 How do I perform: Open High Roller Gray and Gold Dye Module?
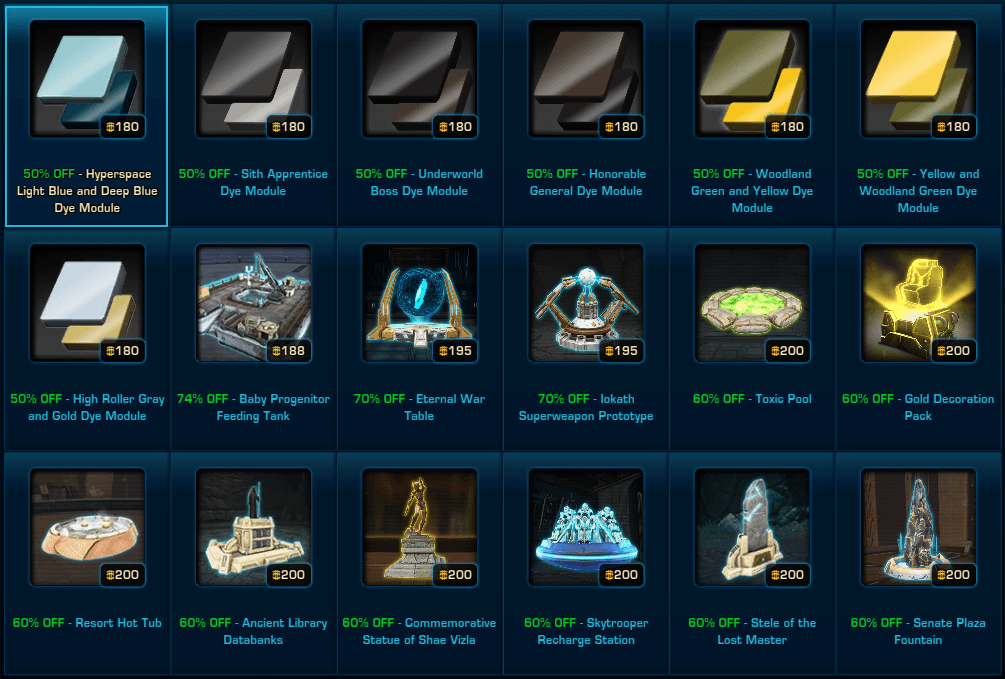tap(87, 304)
